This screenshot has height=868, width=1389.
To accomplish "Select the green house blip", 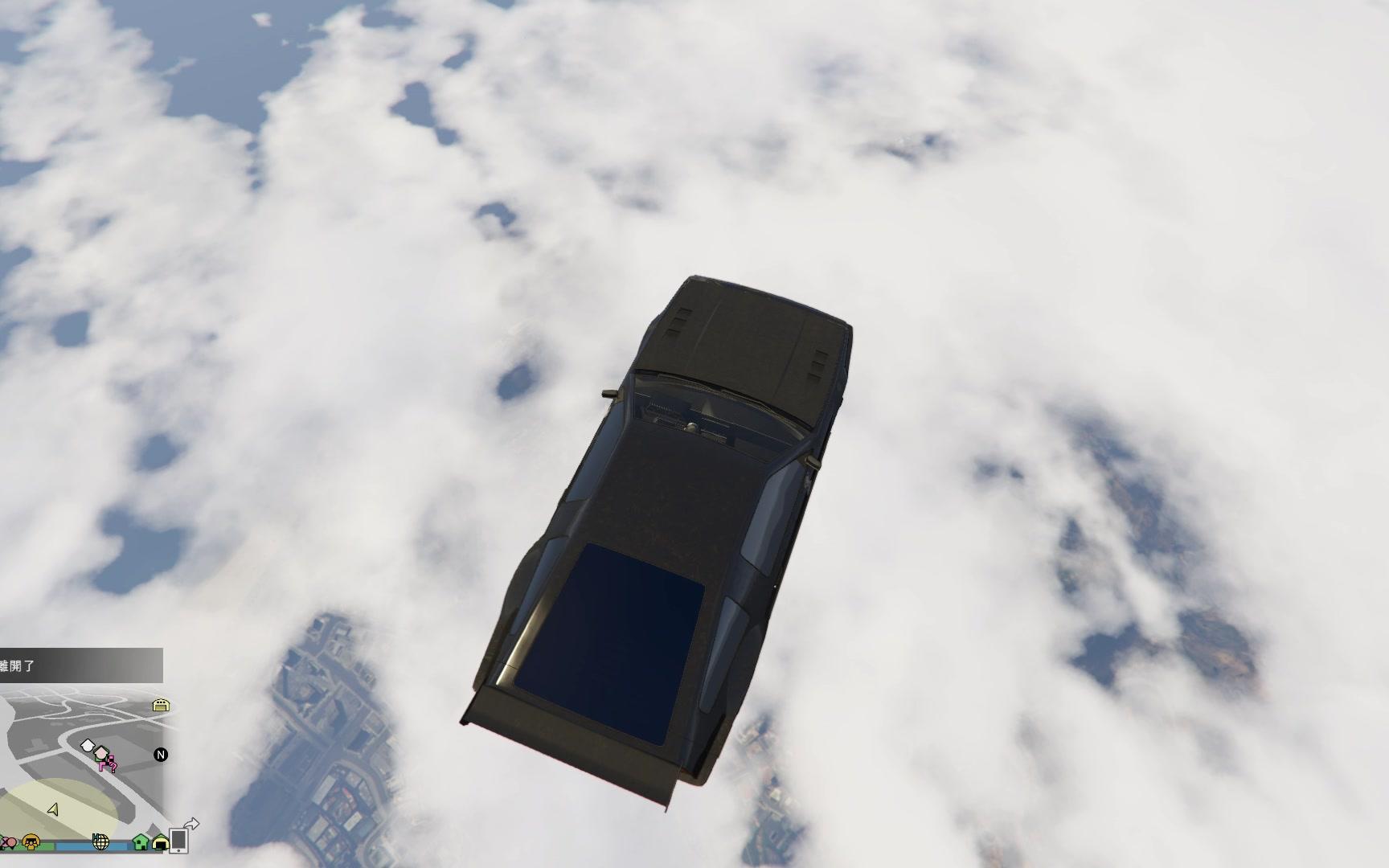I will (141, 842).
